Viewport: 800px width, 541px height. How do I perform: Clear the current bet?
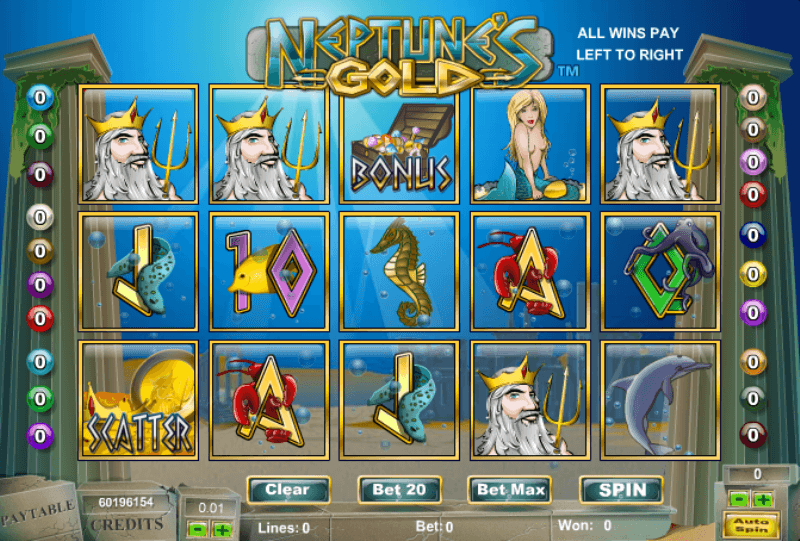[x=287, y=490]
